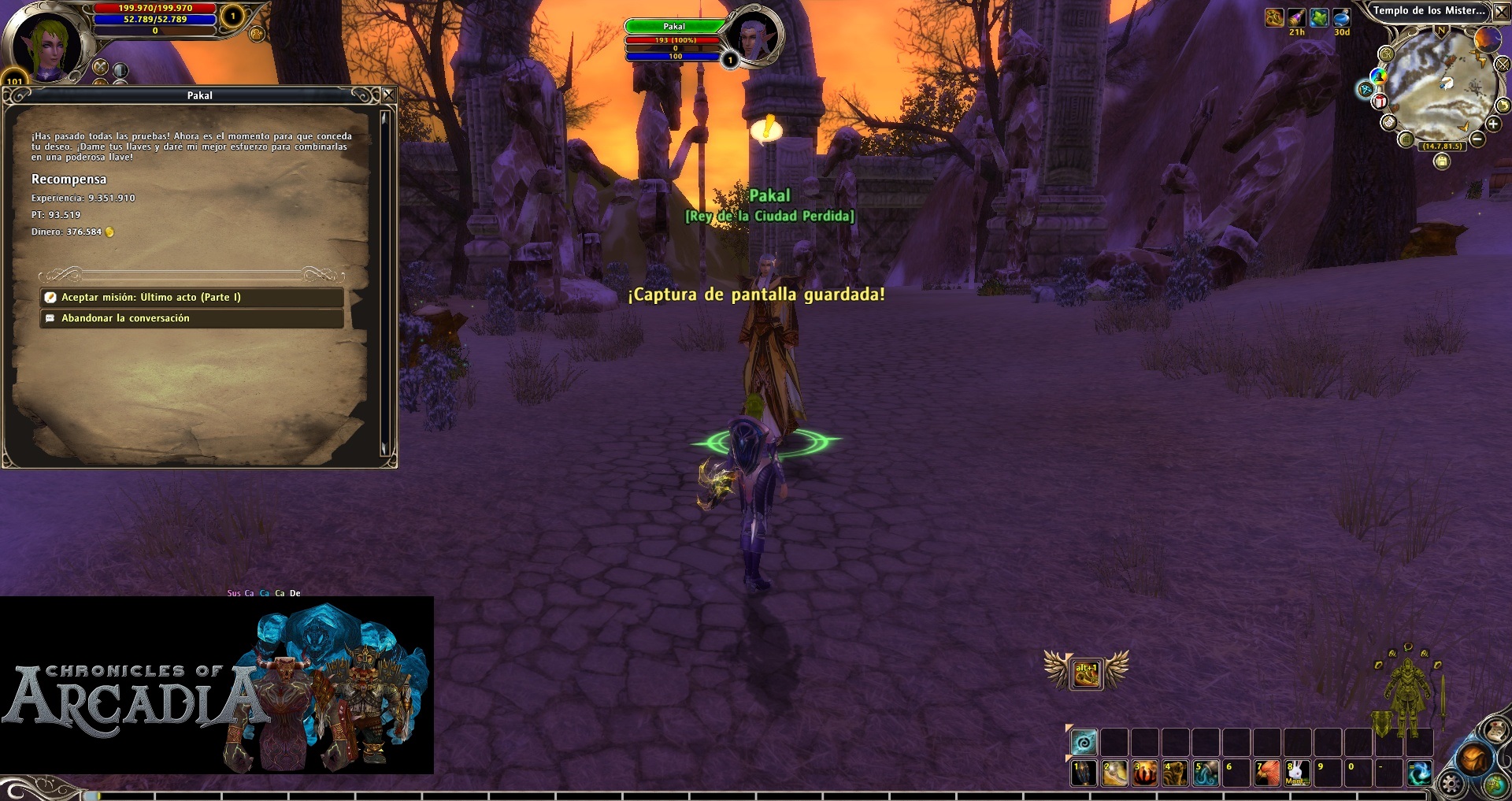Use the white rabbit mount in slot 8

(1297, 773)
